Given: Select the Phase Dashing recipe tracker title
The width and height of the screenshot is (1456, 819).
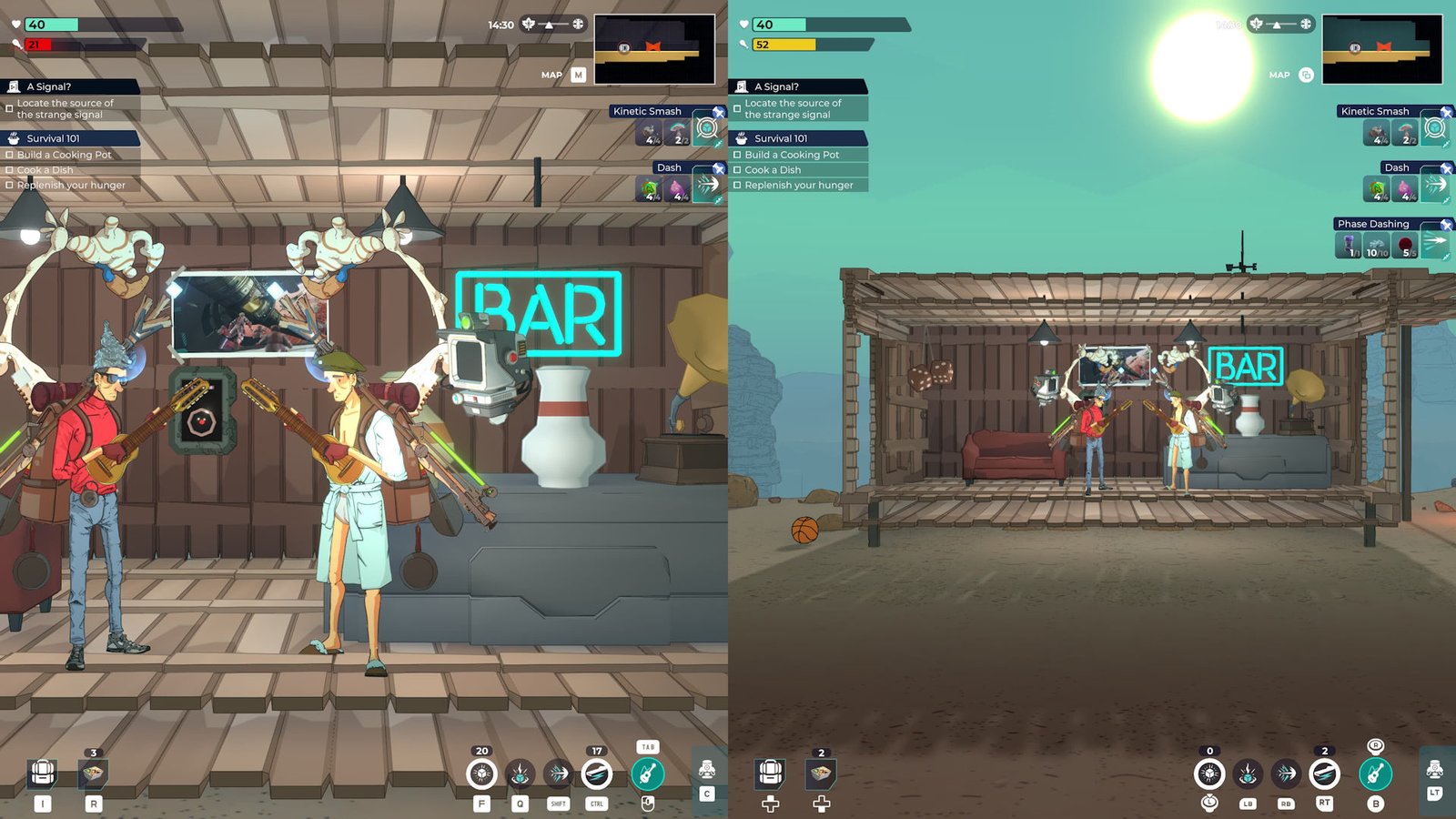Looking at the screenshot, I should [1373, 224].
